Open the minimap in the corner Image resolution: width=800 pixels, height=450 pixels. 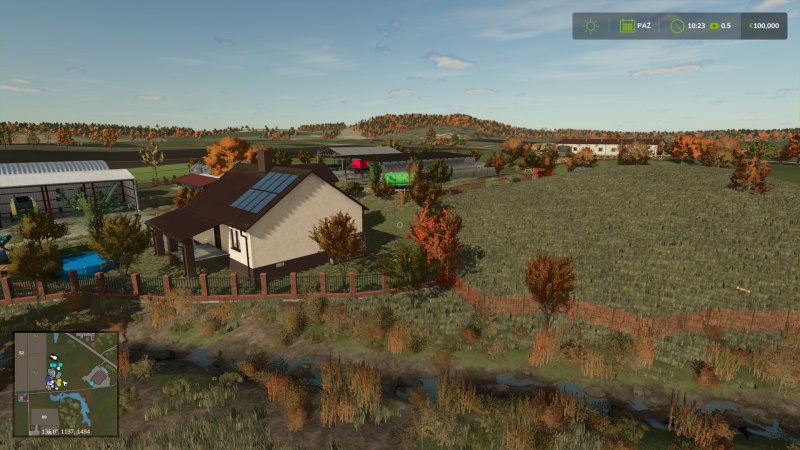pos(66,383)
